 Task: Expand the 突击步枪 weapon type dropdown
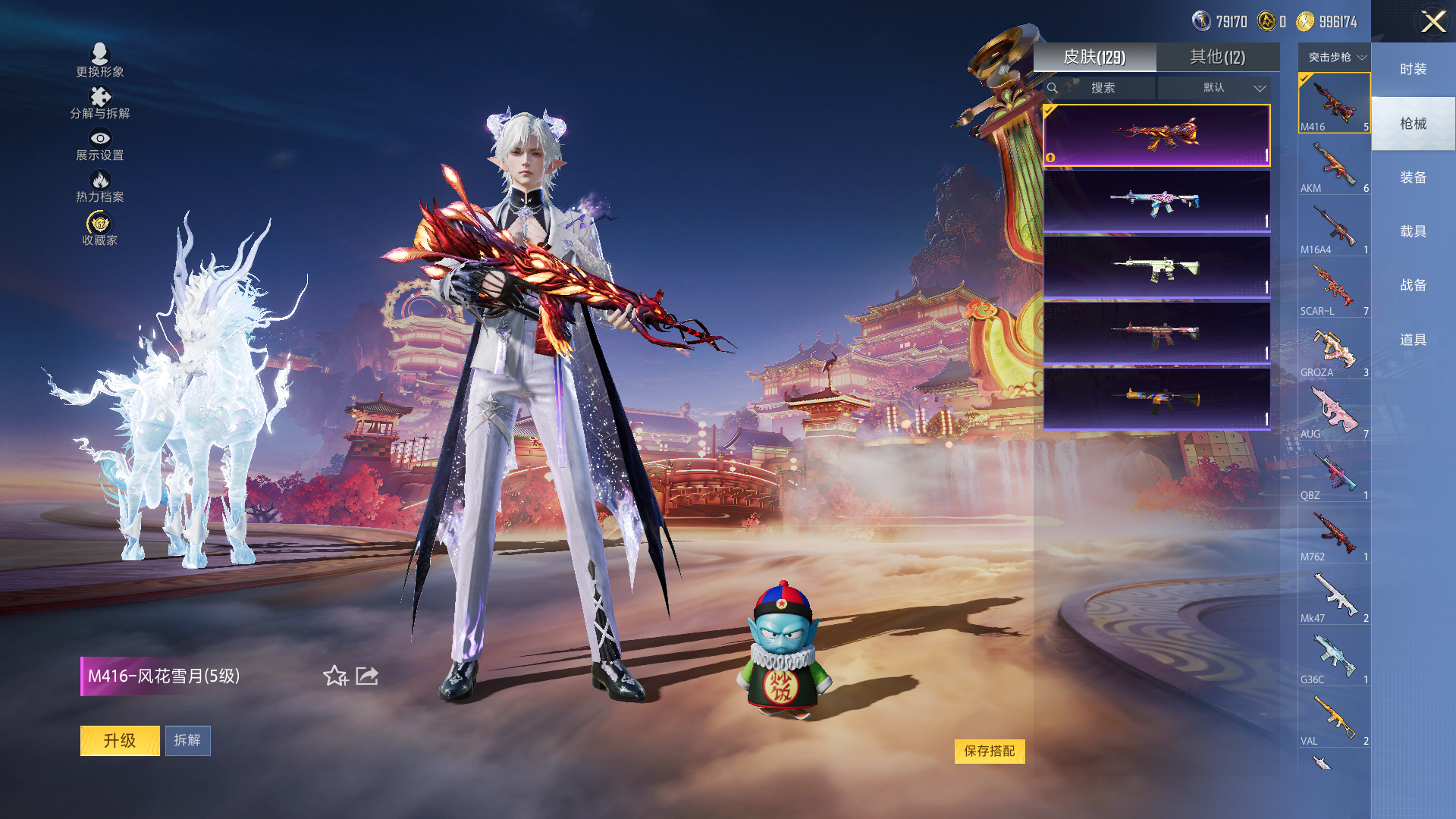point(1336,57)
